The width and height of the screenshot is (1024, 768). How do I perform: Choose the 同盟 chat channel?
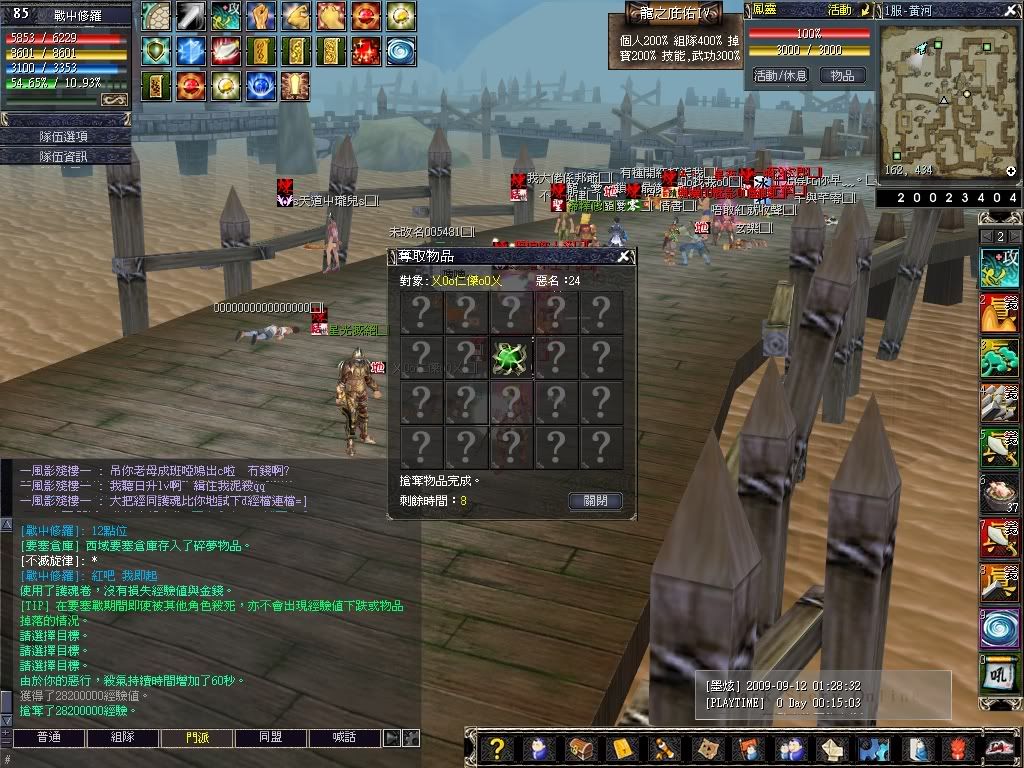(x=271, y=738)
